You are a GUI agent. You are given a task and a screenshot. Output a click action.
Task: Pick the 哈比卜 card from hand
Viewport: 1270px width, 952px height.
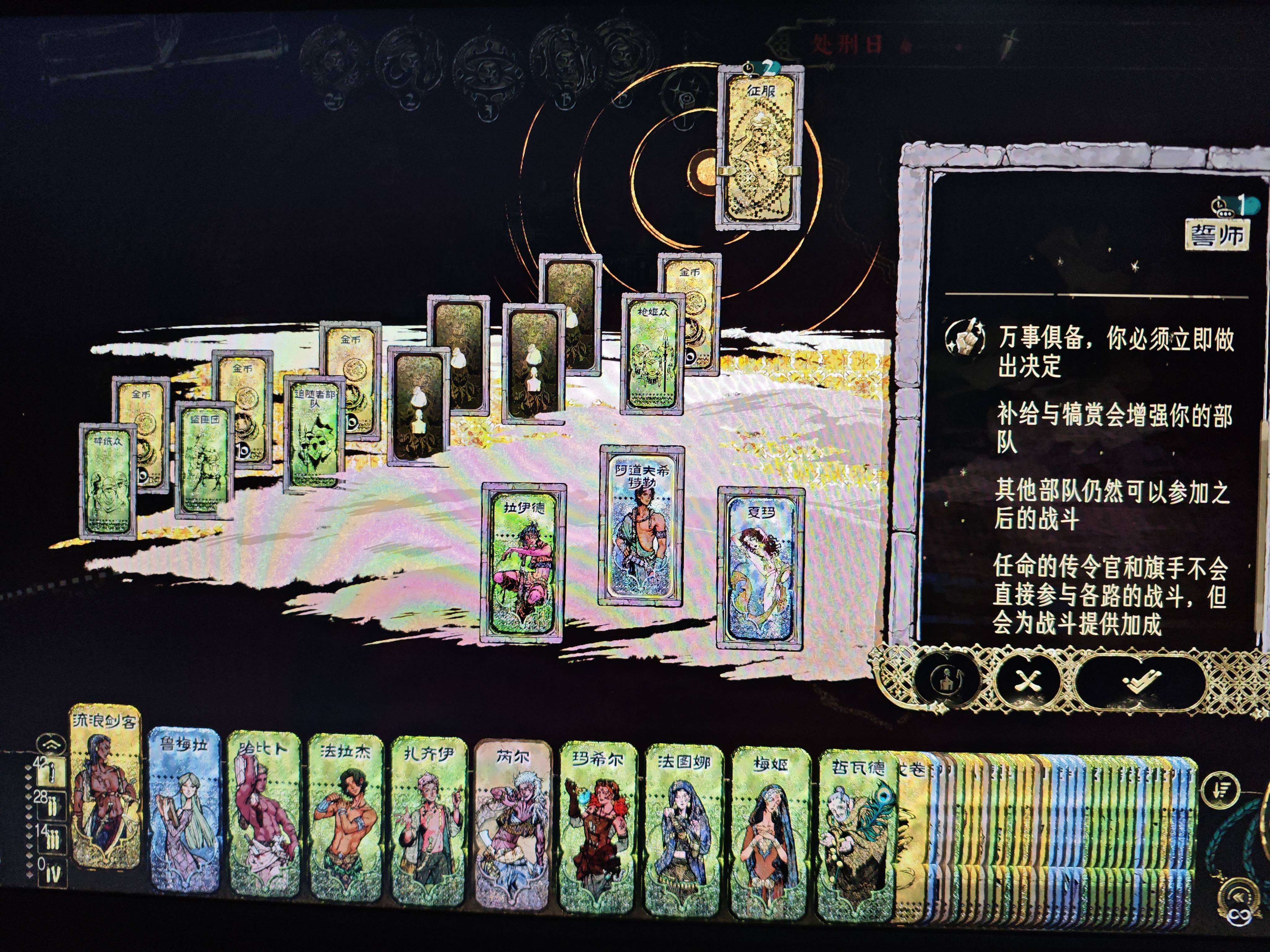coord(264,815)
